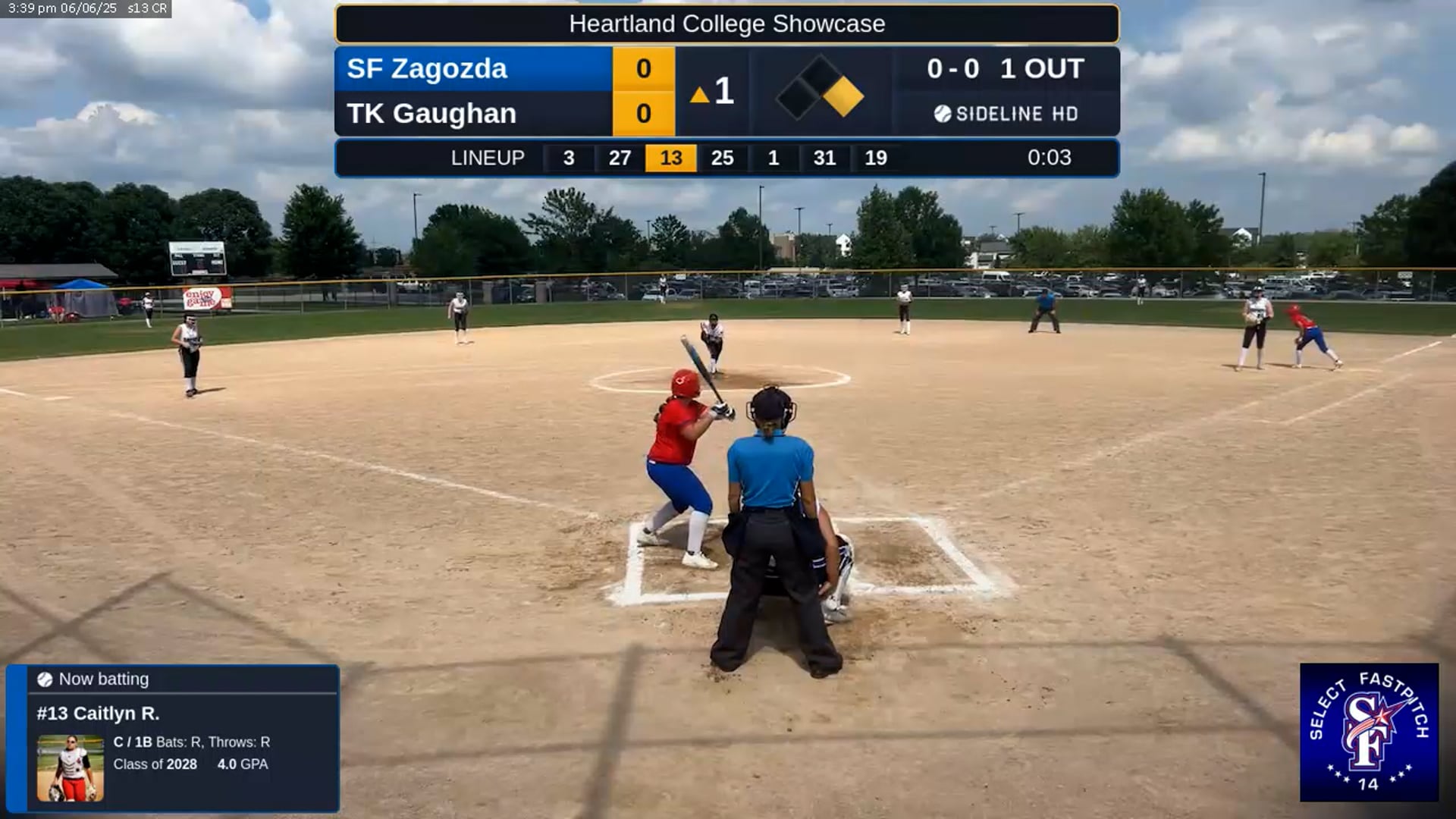Click the Heartland College Showcase title banner
Viewport: 1456px width, 819px height.
tap(726, 24)
